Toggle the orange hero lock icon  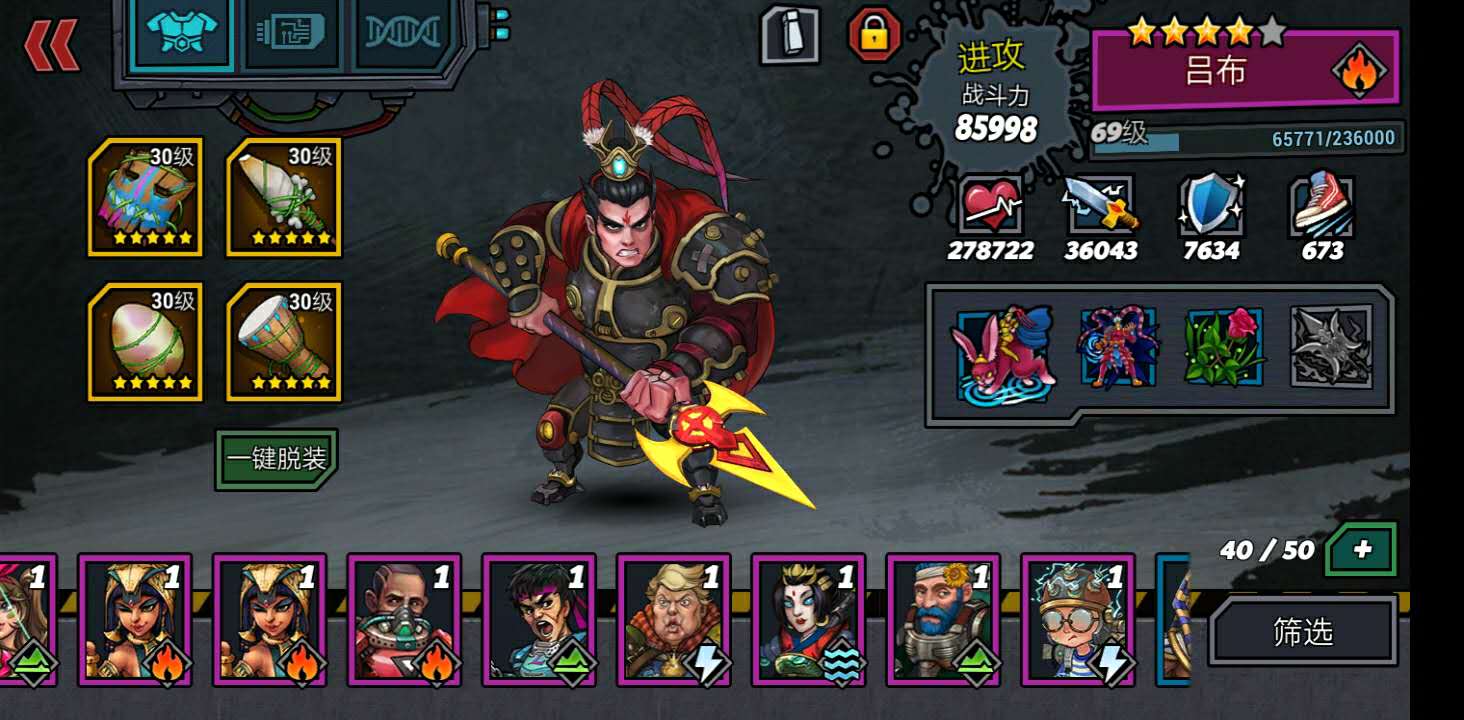[874, 35]
